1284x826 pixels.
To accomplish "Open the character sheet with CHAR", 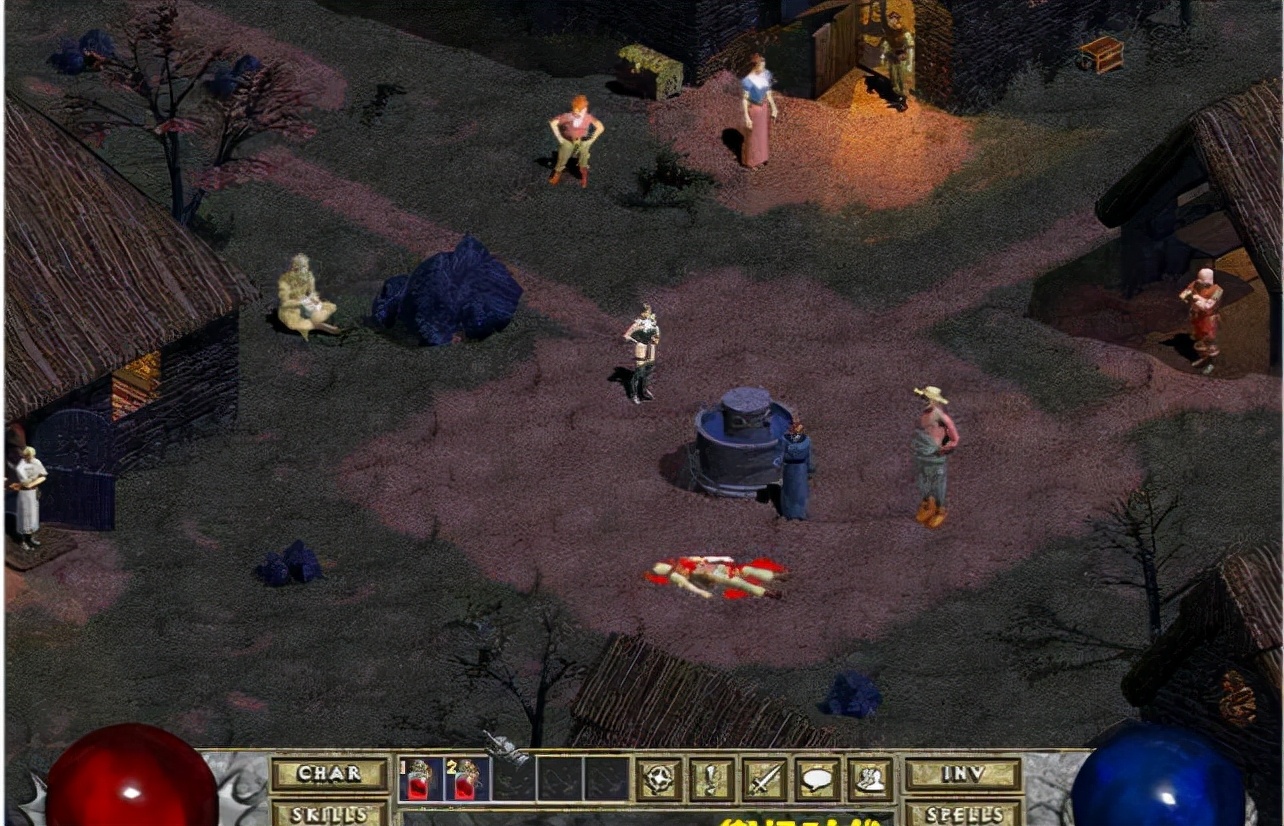I will coord(330,772).
